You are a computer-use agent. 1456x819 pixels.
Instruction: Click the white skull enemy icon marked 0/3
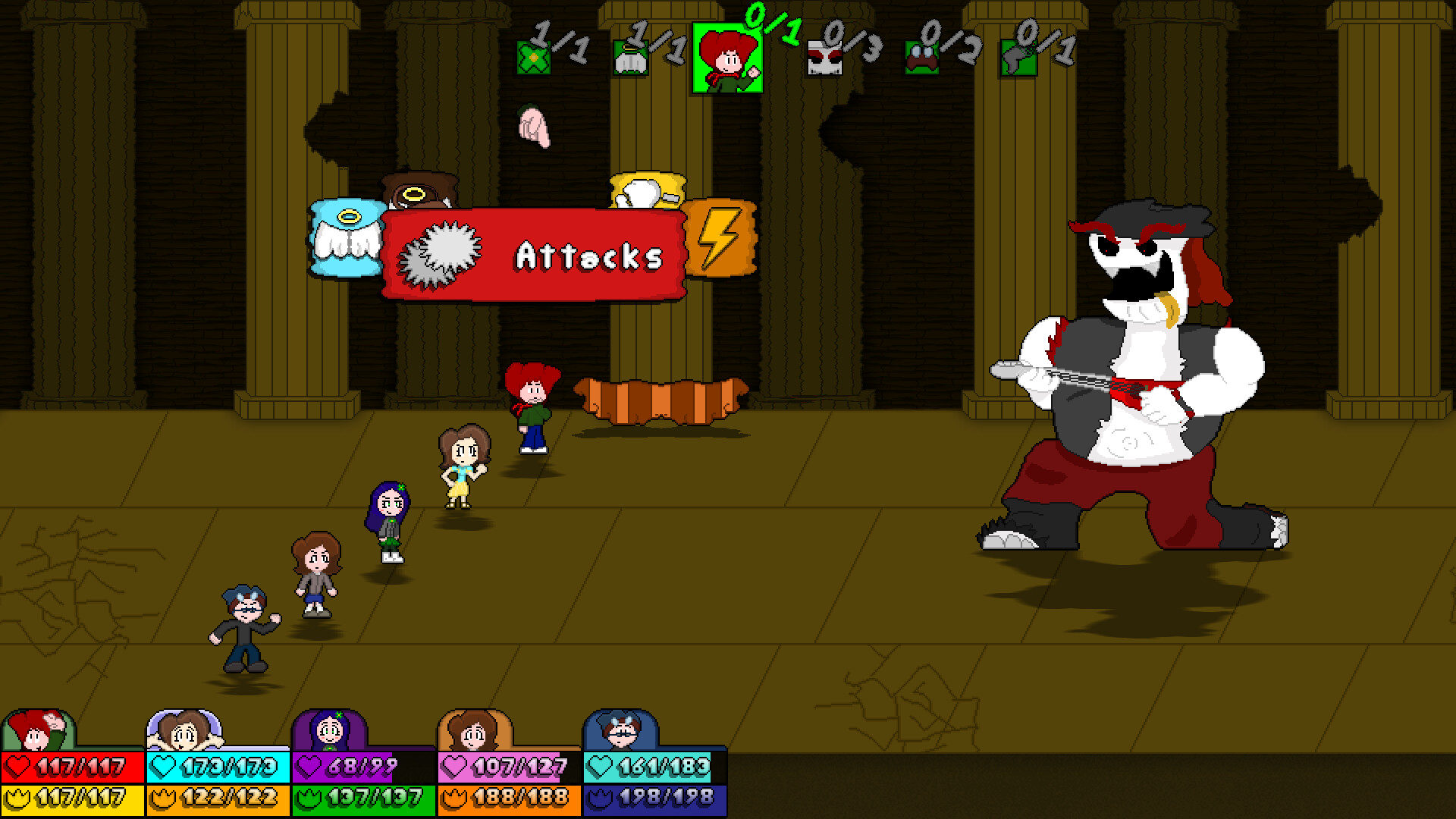827,57
